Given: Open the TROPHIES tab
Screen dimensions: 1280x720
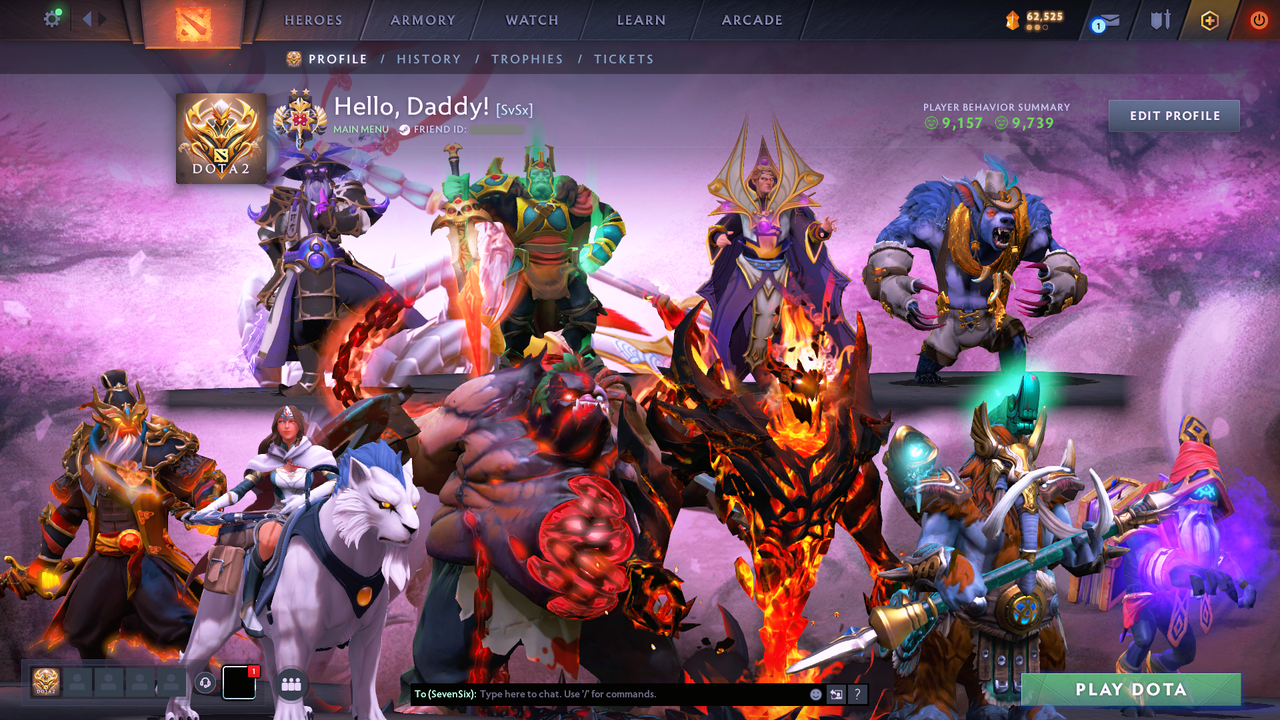Looking at the screenshot, I should [528, 59].
